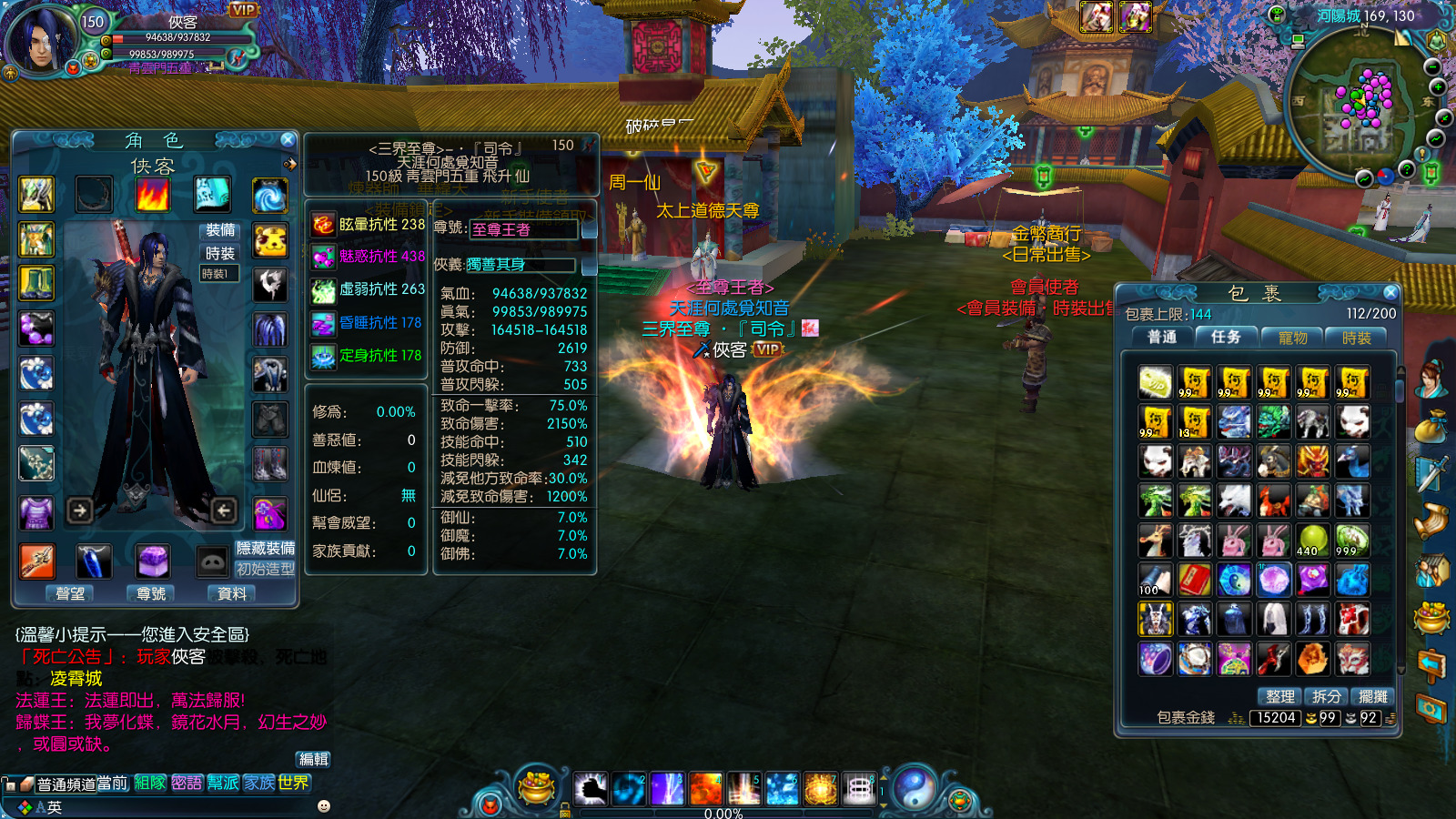Viewport: 1456px width, 819px height.
Task: Close the 角色 character panel
Action: [x=288, y=139]
